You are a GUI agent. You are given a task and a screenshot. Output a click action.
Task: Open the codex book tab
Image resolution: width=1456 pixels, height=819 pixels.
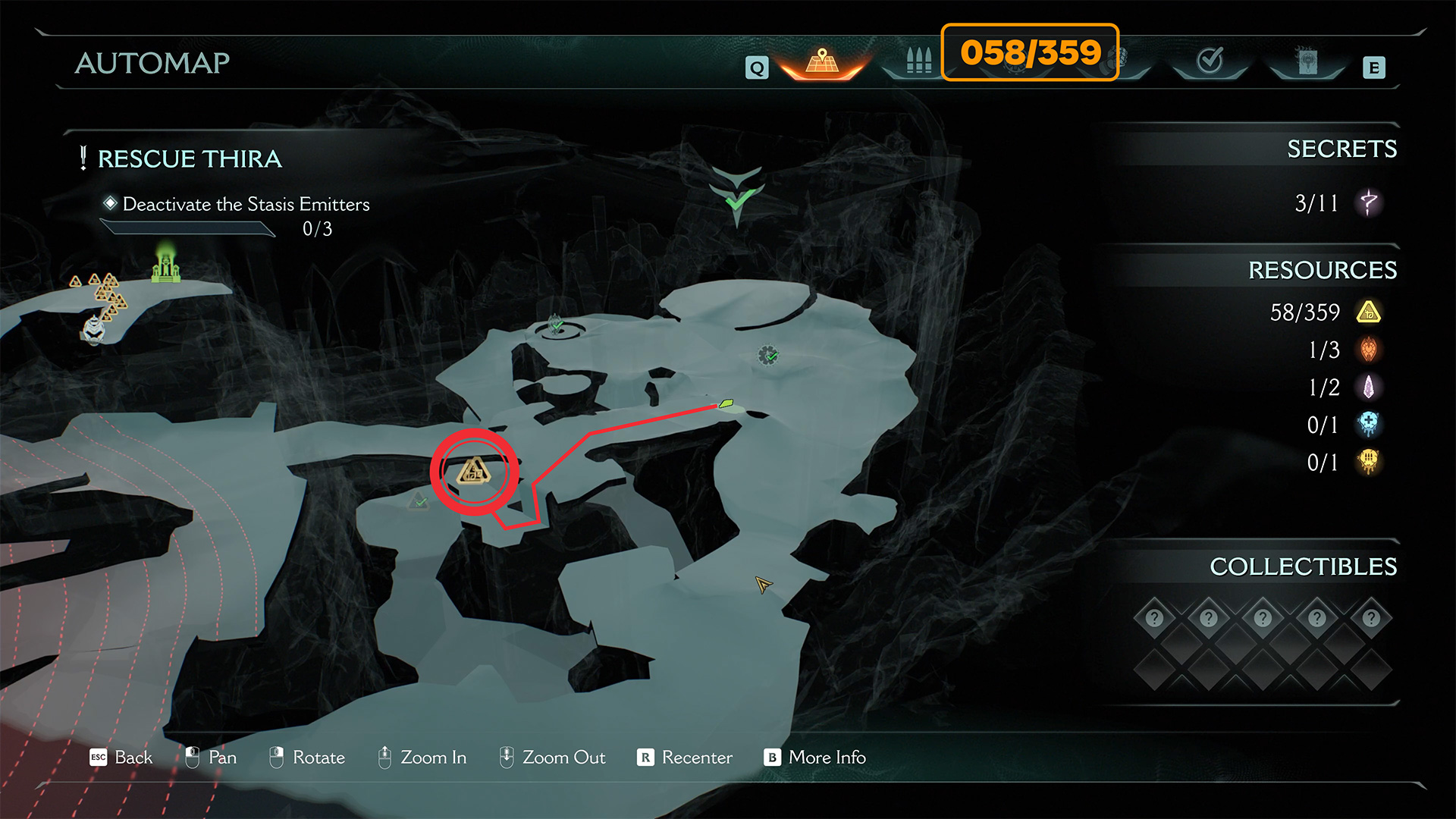[1307, 61]
